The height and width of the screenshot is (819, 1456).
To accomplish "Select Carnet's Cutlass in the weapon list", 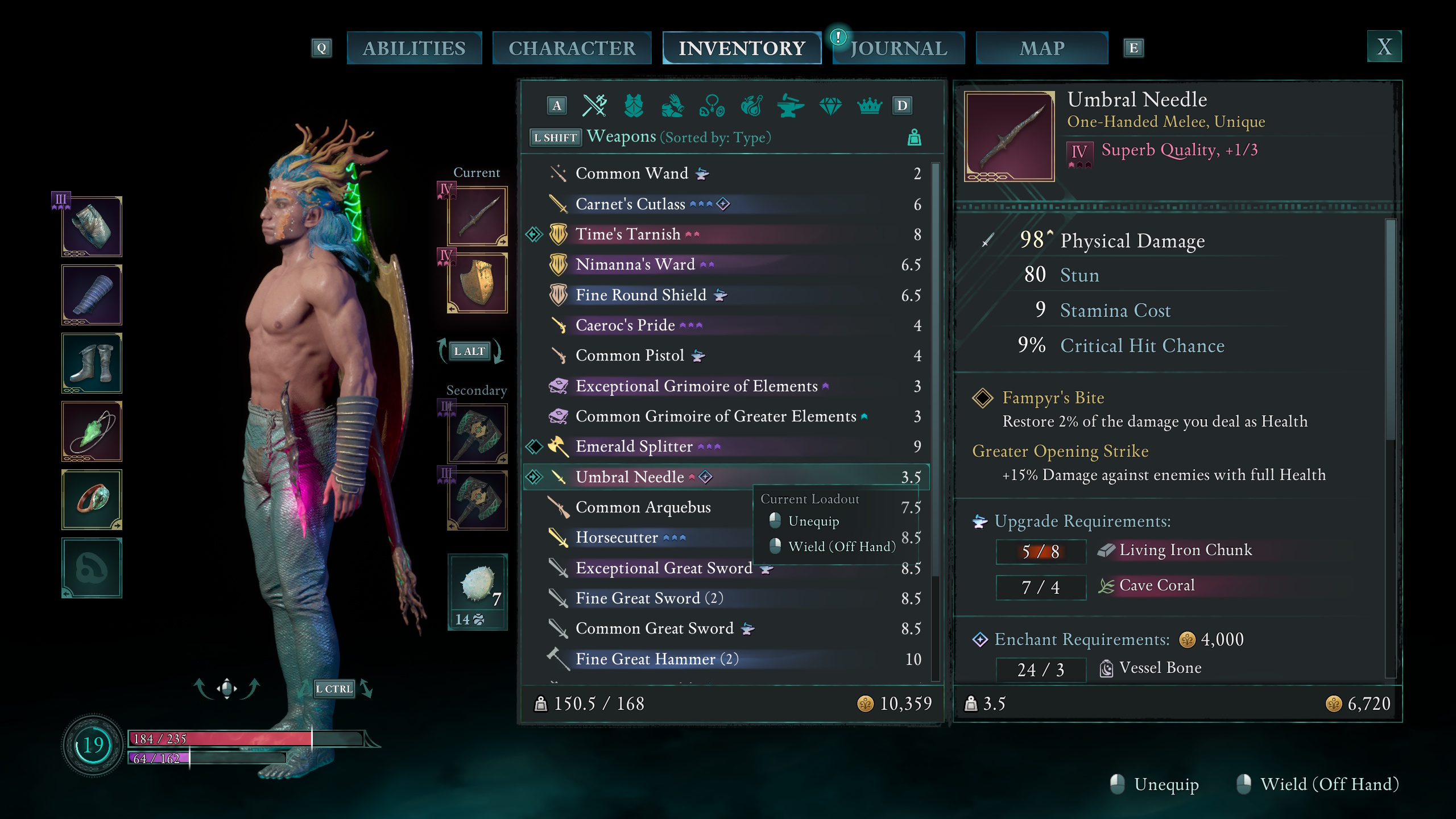I will click(630, 204).
